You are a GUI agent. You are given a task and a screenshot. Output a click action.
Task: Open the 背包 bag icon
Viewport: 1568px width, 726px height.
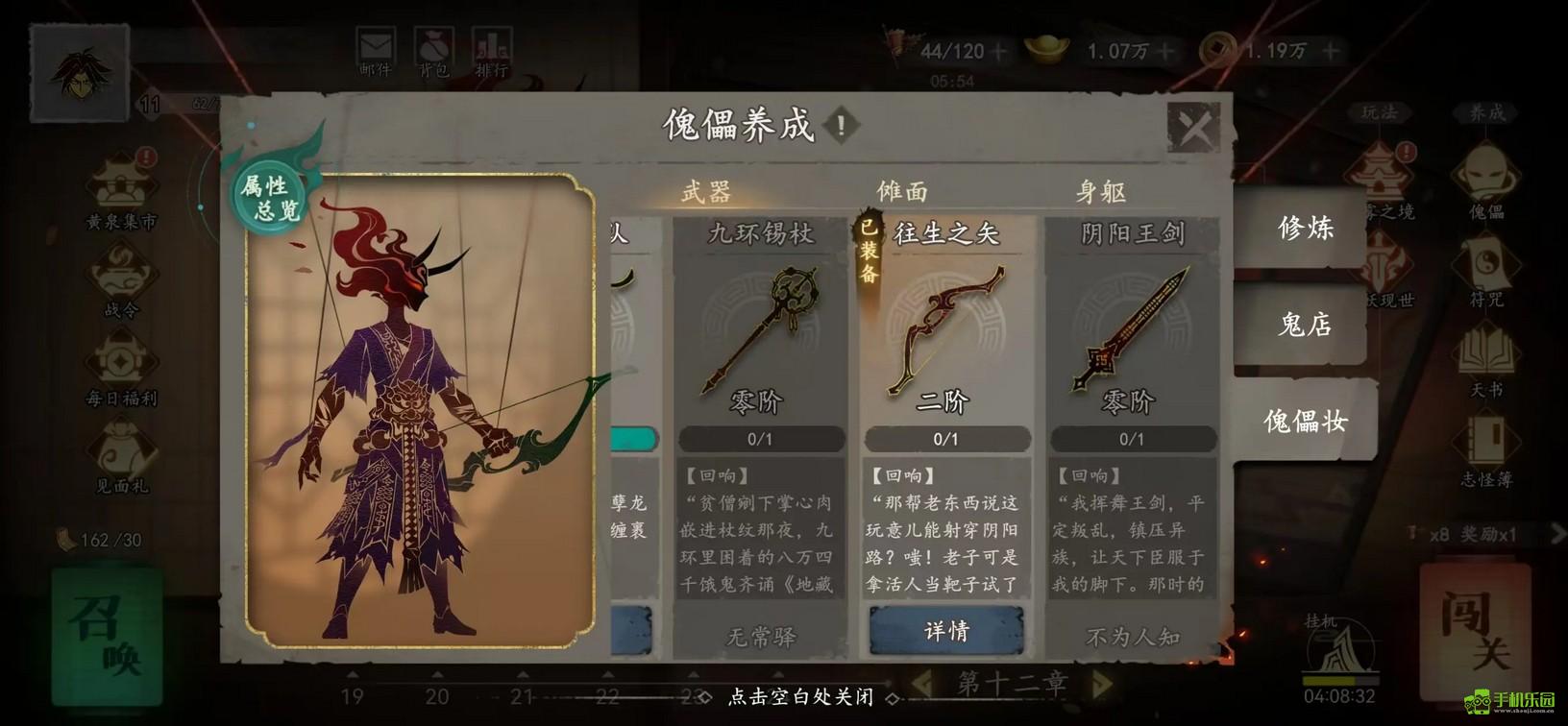tap(433, 53)
